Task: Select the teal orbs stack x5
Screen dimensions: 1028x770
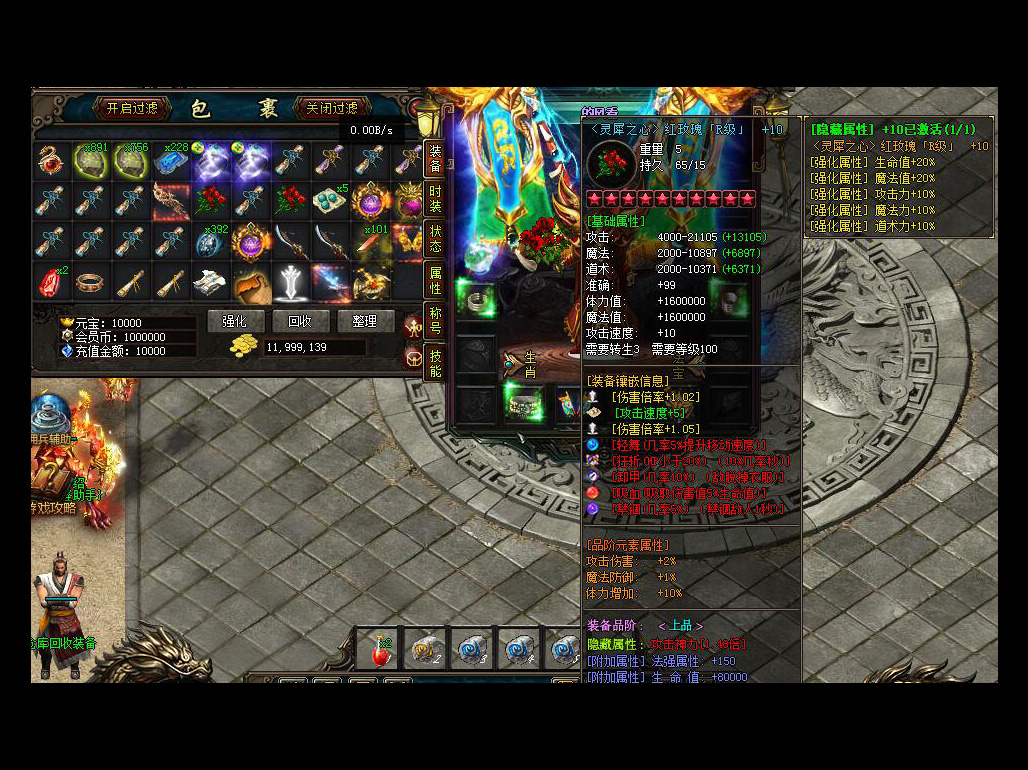Action: 331,201
